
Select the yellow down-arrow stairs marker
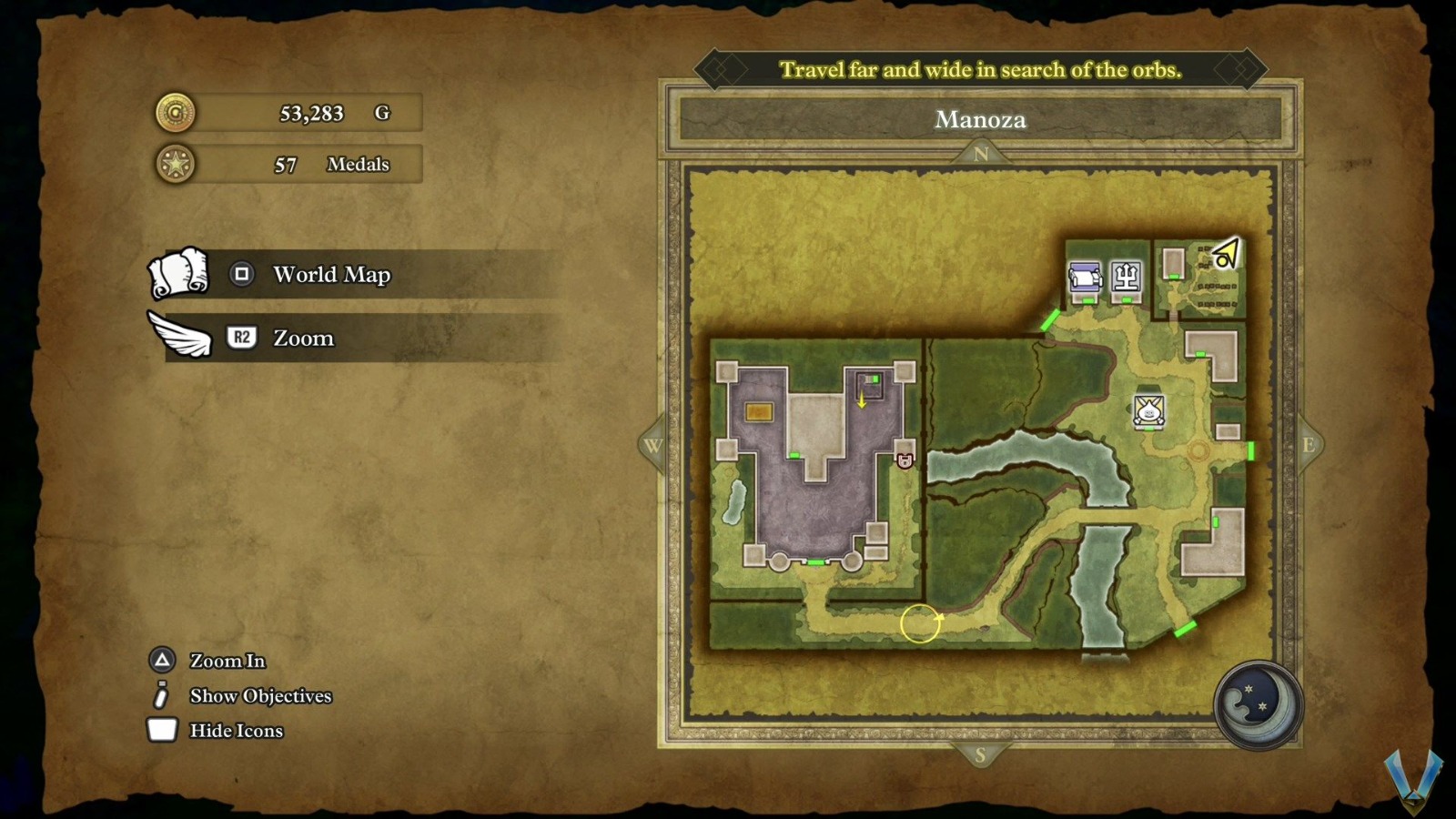862,399
